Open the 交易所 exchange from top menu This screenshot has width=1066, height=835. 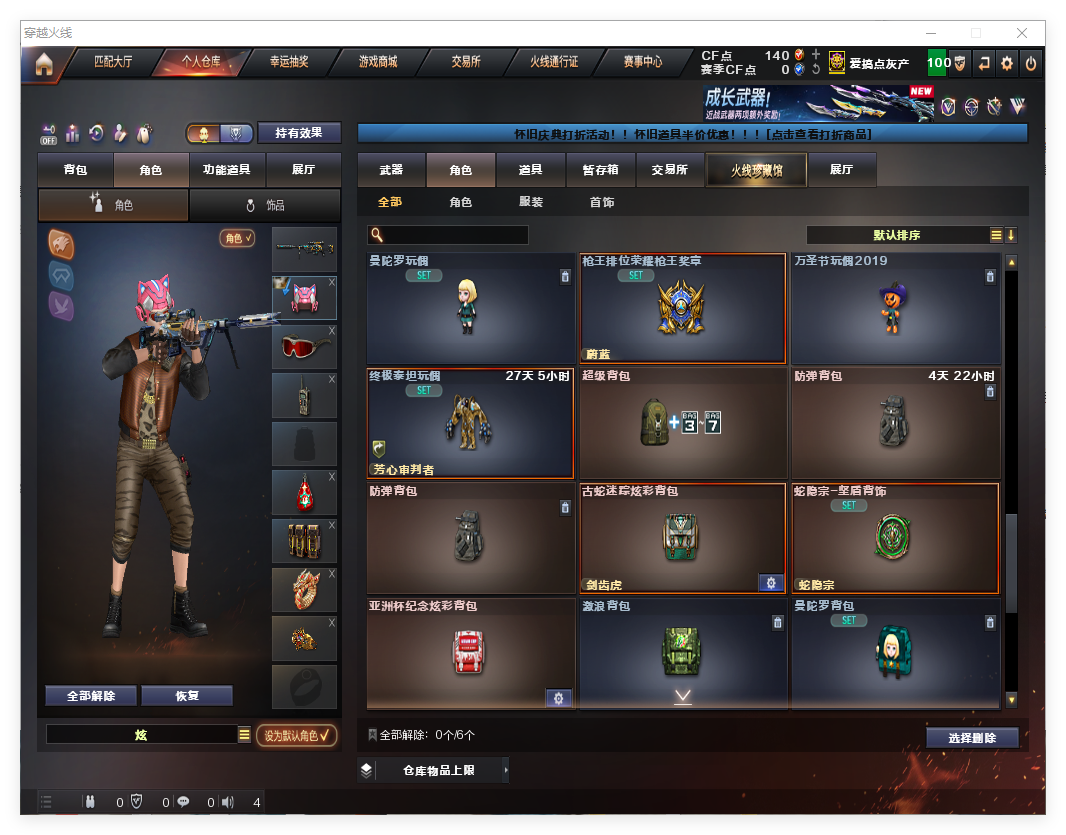466,62
